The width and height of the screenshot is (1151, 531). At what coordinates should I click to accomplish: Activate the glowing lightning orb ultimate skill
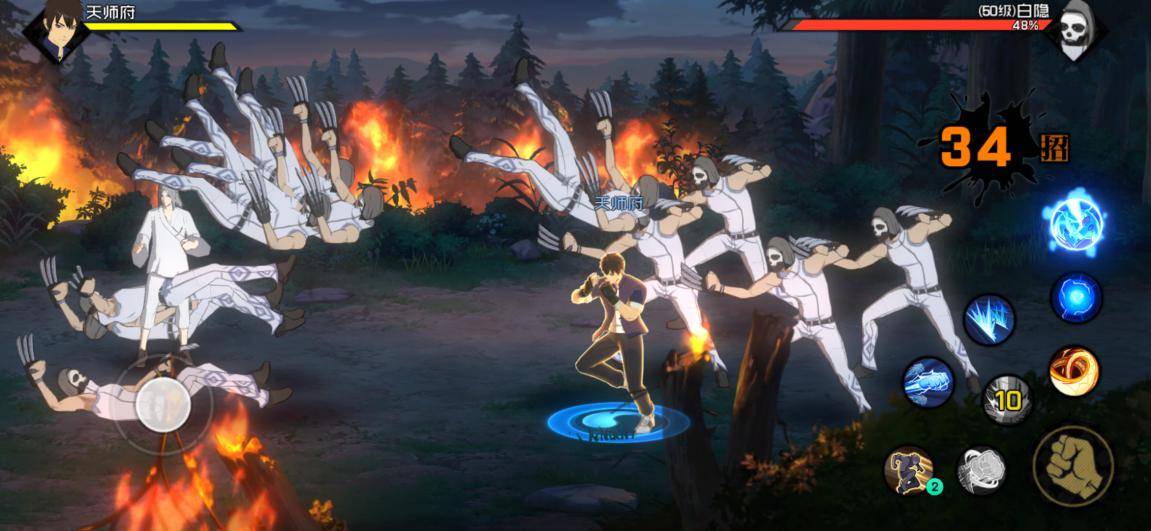1076,223
